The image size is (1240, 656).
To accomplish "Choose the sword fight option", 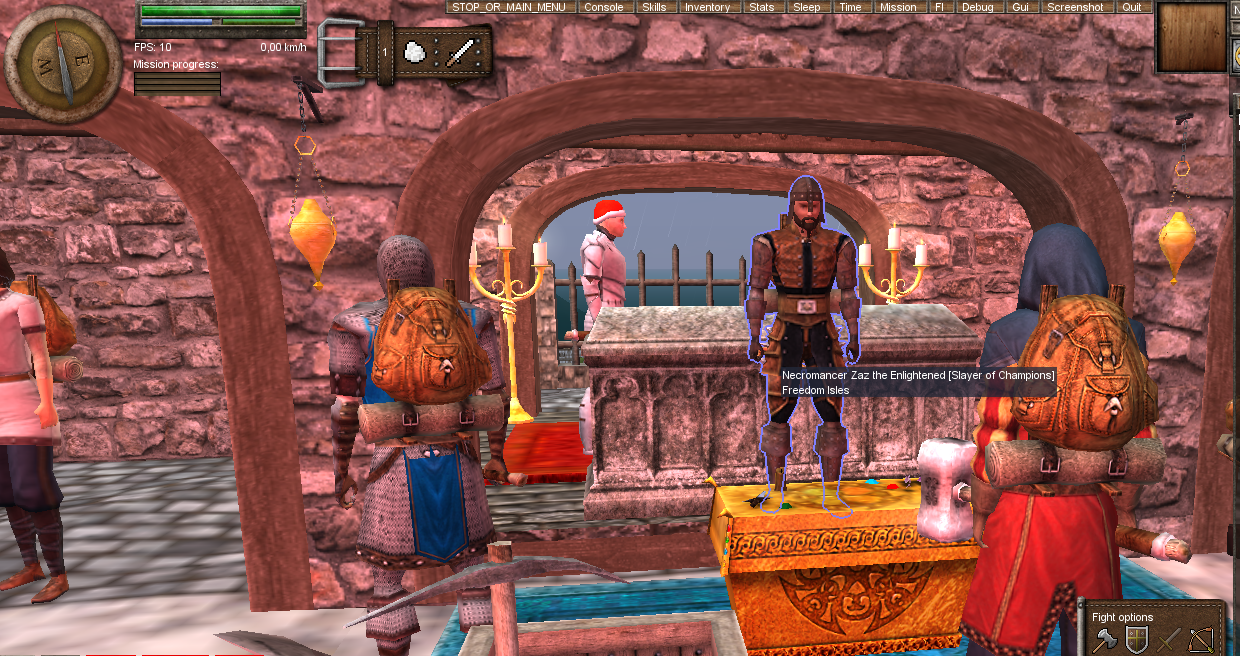I will pos(1168,638).
